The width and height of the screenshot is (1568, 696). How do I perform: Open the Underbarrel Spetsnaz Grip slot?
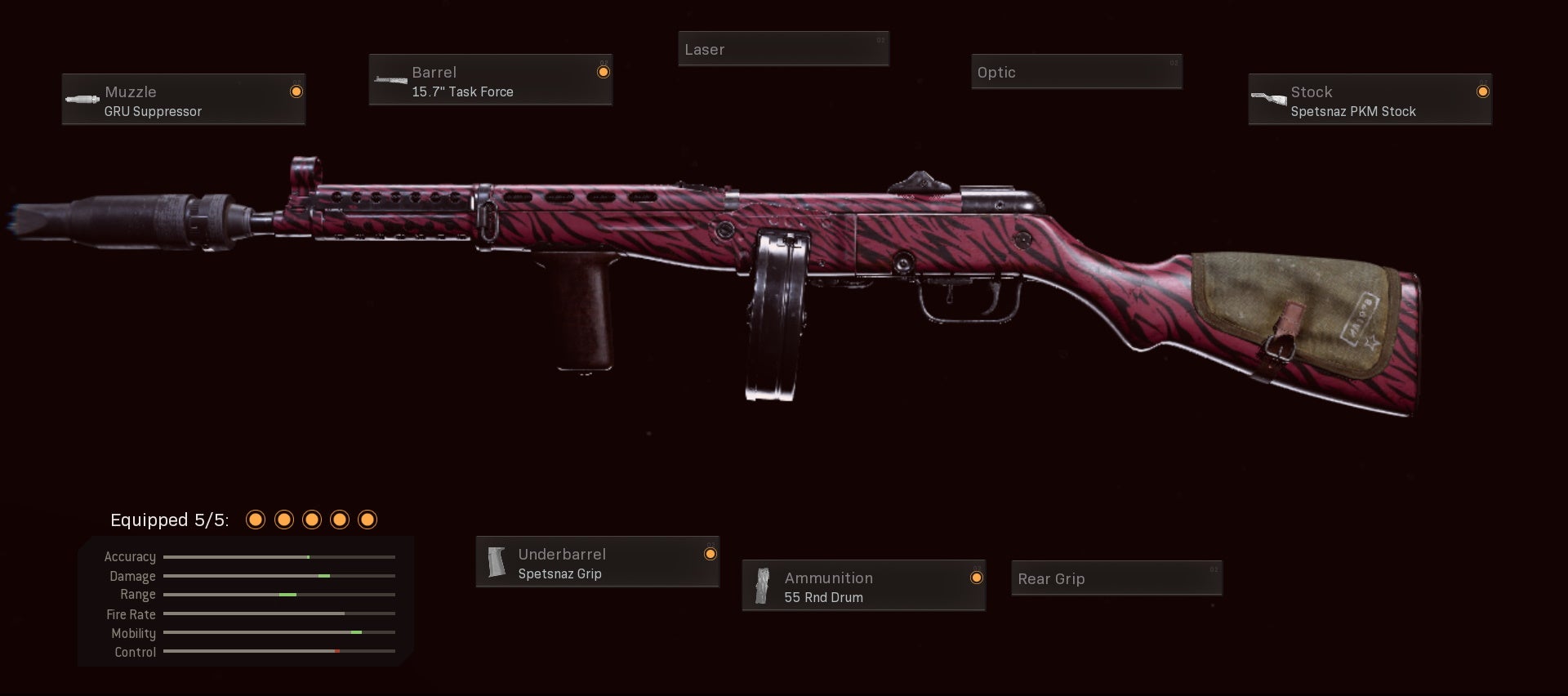click(x=597, y=562)
